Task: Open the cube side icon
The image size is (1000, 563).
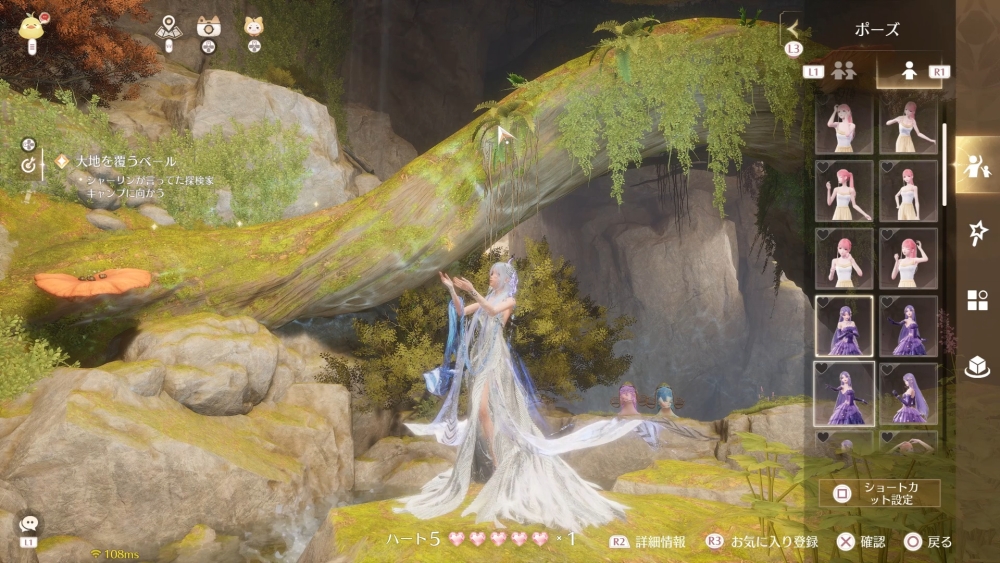Action: (977, 367)
